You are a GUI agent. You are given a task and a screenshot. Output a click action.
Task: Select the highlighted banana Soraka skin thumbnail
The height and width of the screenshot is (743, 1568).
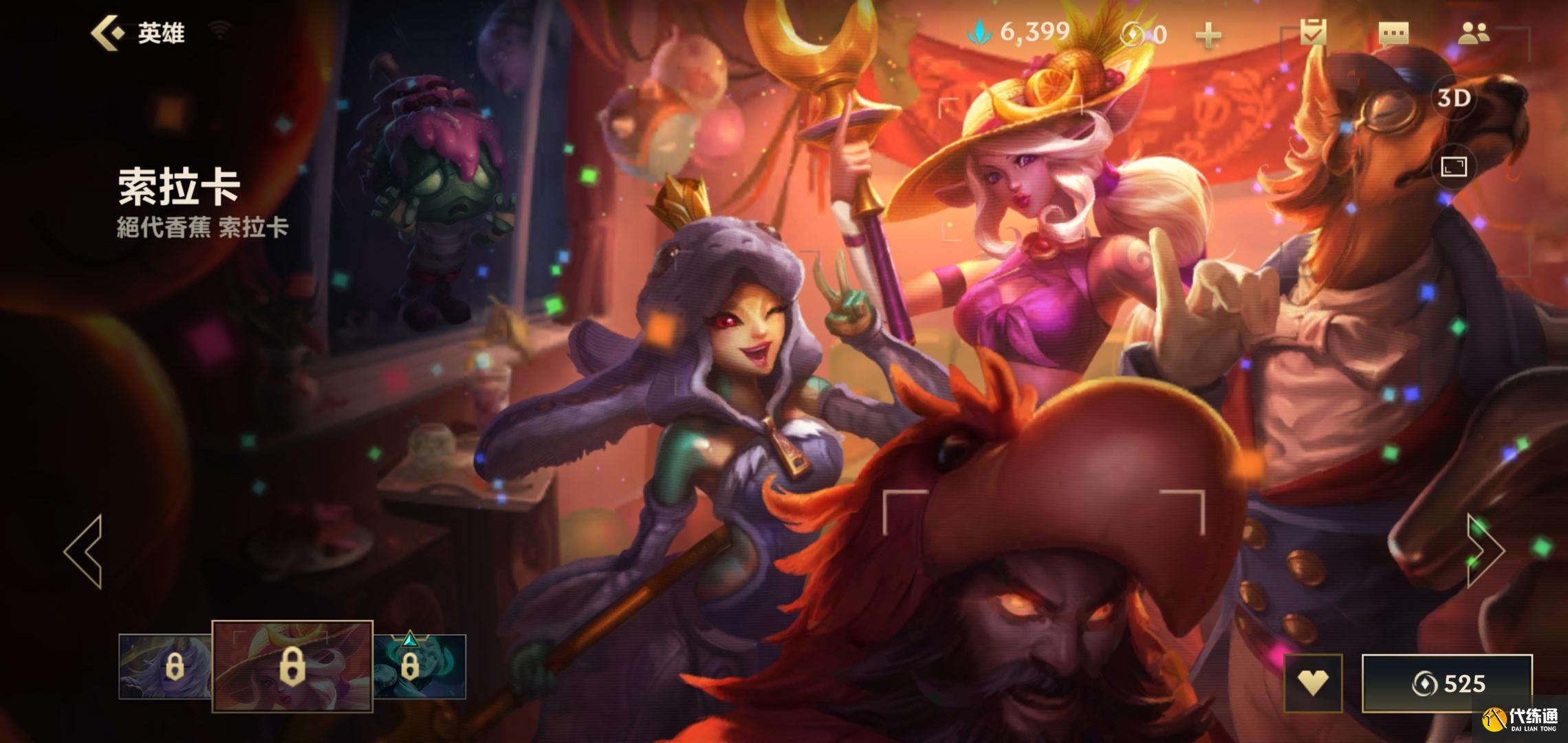[292, 666]
